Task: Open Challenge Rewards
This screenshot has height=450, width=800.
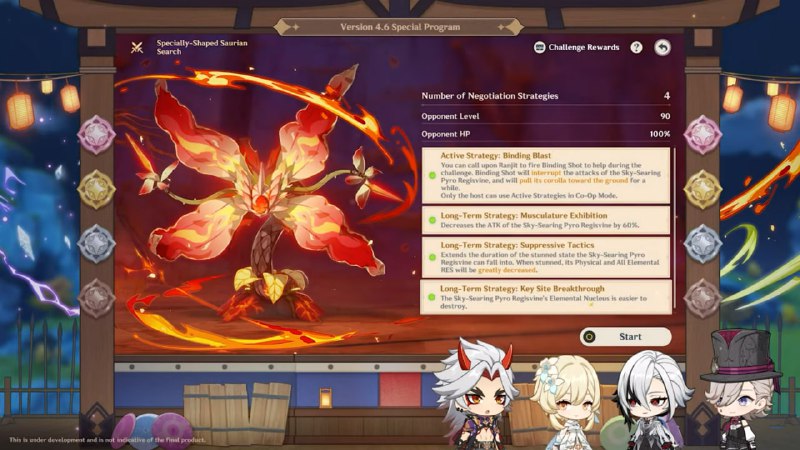Action: 576,47
